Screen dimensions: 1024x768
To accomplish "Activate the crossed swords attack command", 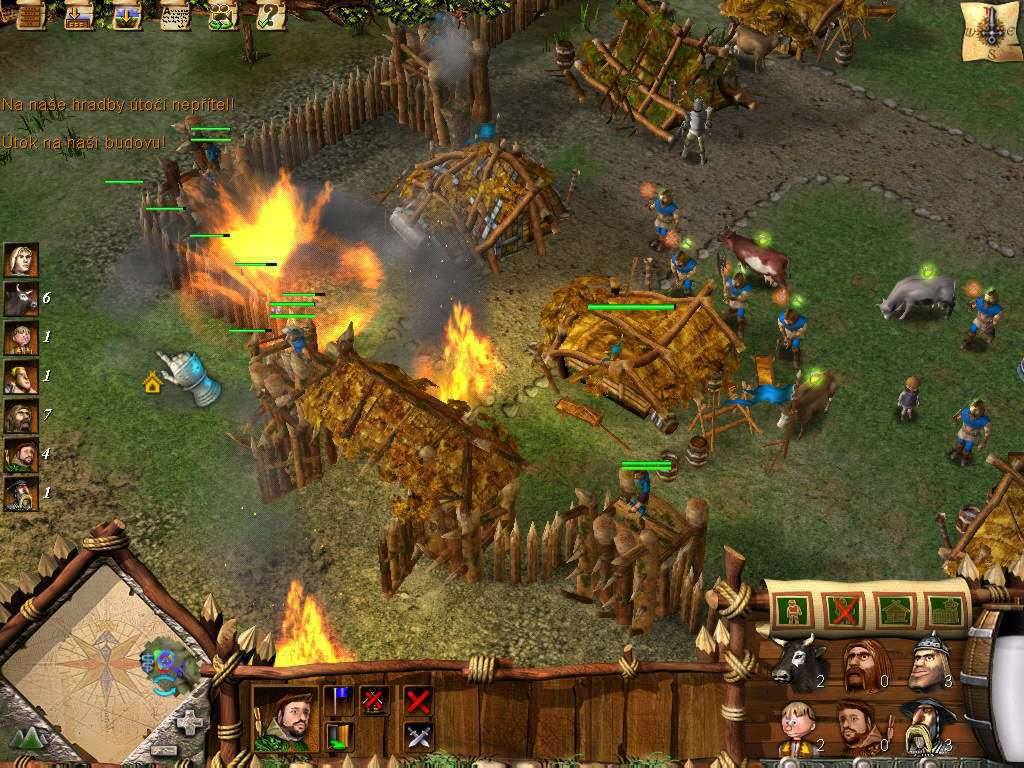I will [x=418, y=737].
